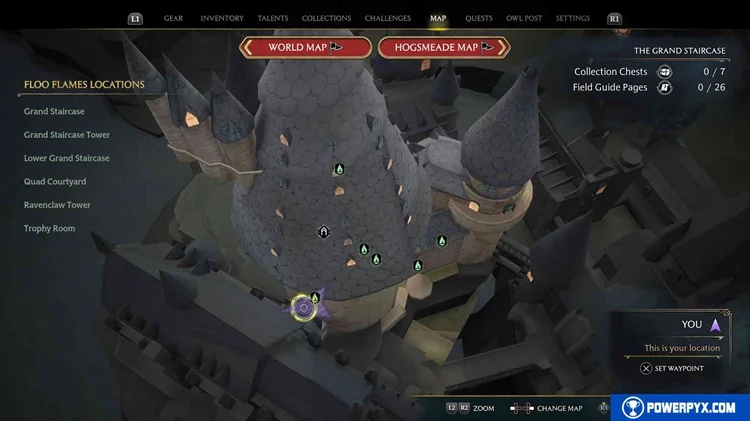
Task: Open the Owl Post tab
Action: [524, 18]
